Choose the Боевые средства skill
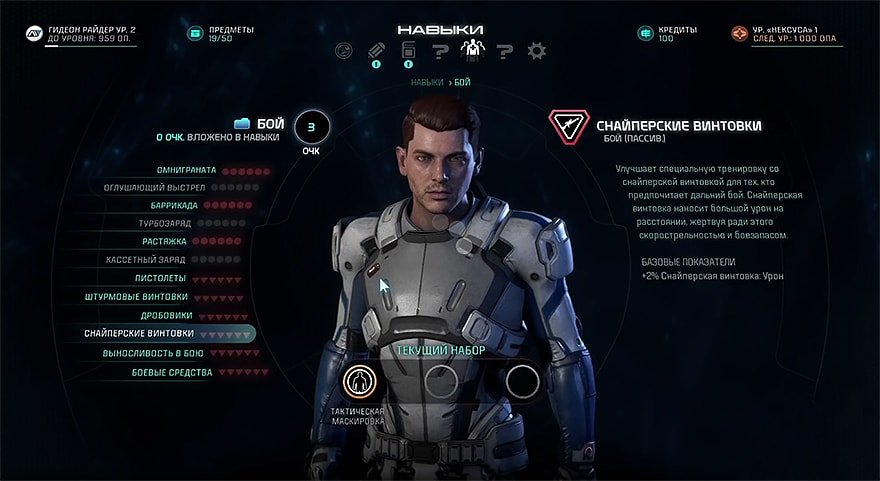The height and width of the screenshot is (481, 880). [x=172, y=372]
